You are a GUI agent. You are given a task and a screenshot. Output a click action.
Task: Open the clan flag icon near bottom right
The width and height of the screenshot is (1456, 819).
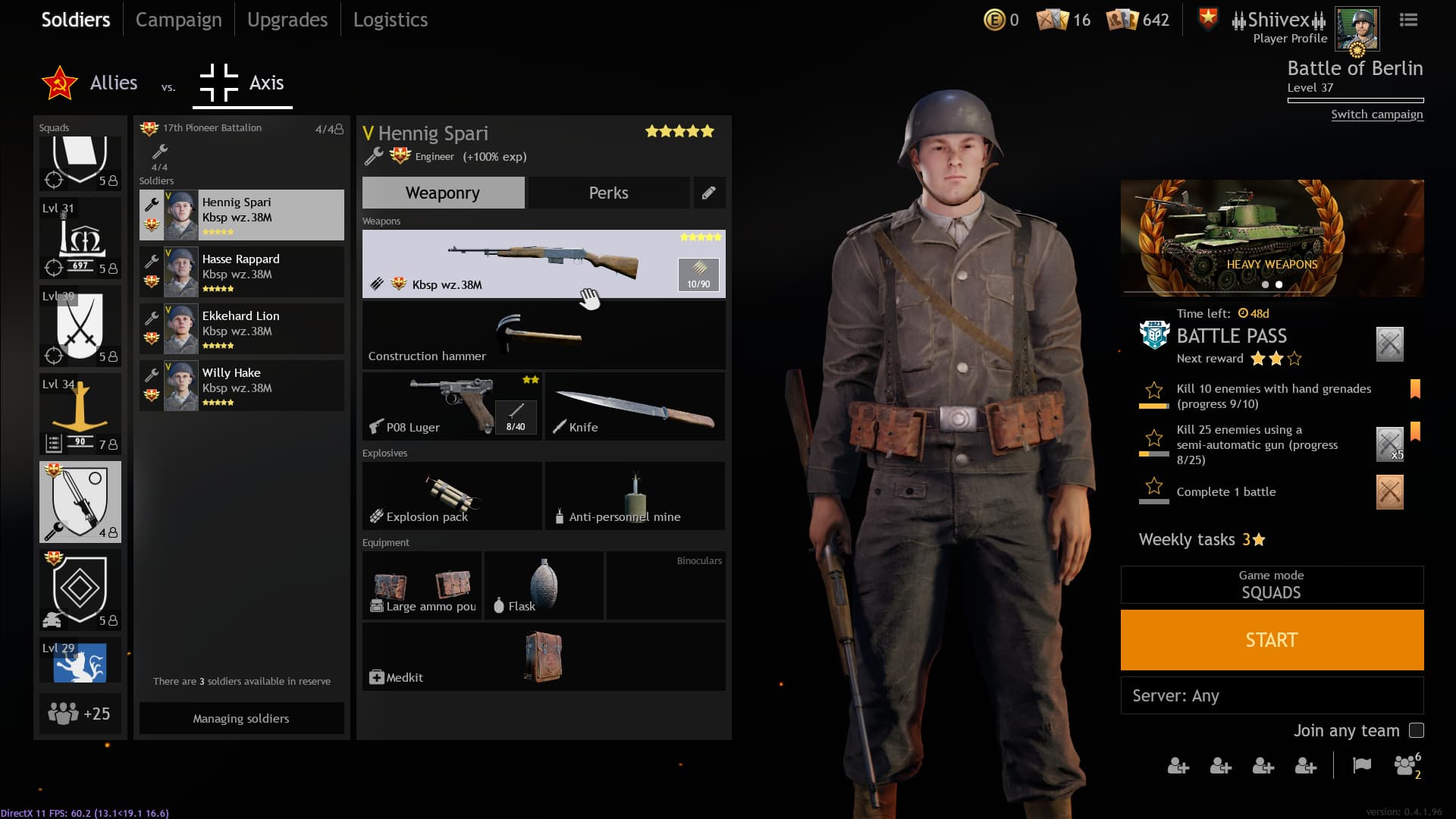(1361, 767)
